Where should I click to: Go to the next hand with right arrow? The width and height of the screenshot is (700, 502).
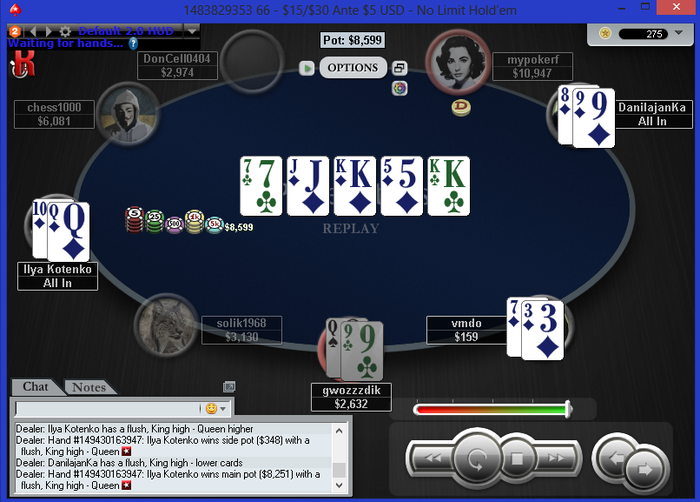tap(645, 468)
